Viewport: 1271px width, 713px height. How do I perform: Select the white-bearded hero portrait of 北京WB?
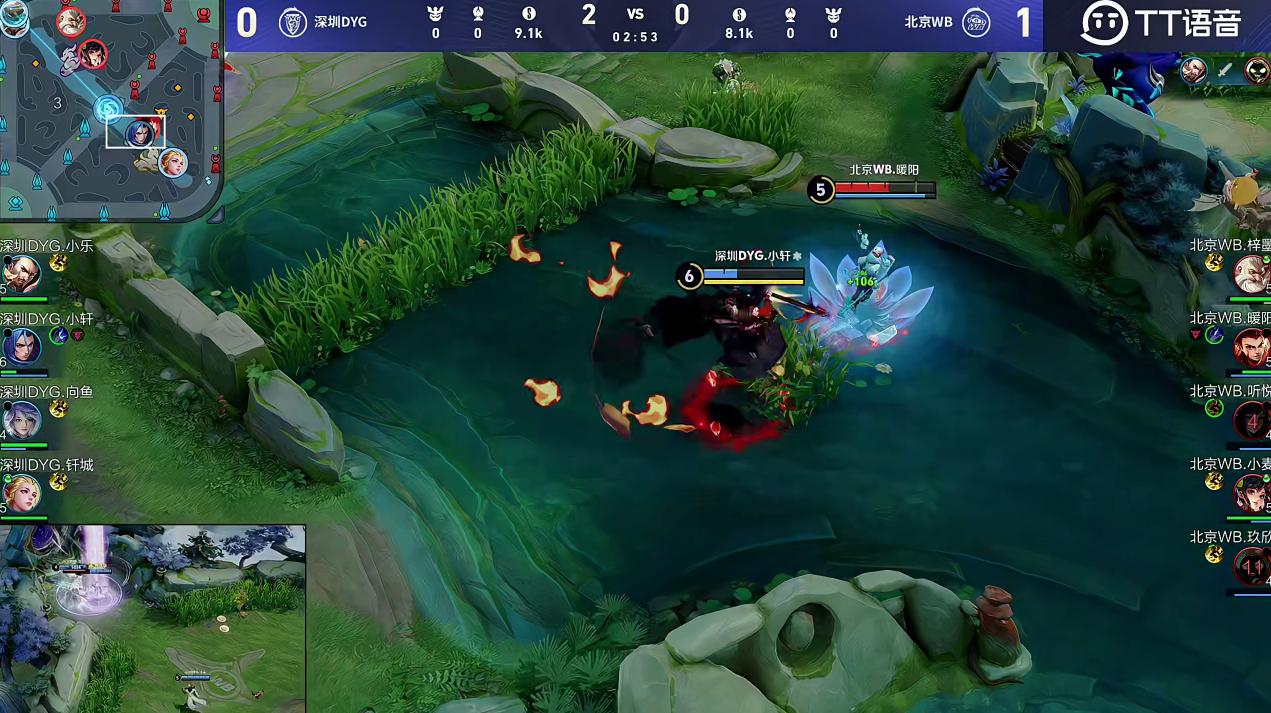1251,273
